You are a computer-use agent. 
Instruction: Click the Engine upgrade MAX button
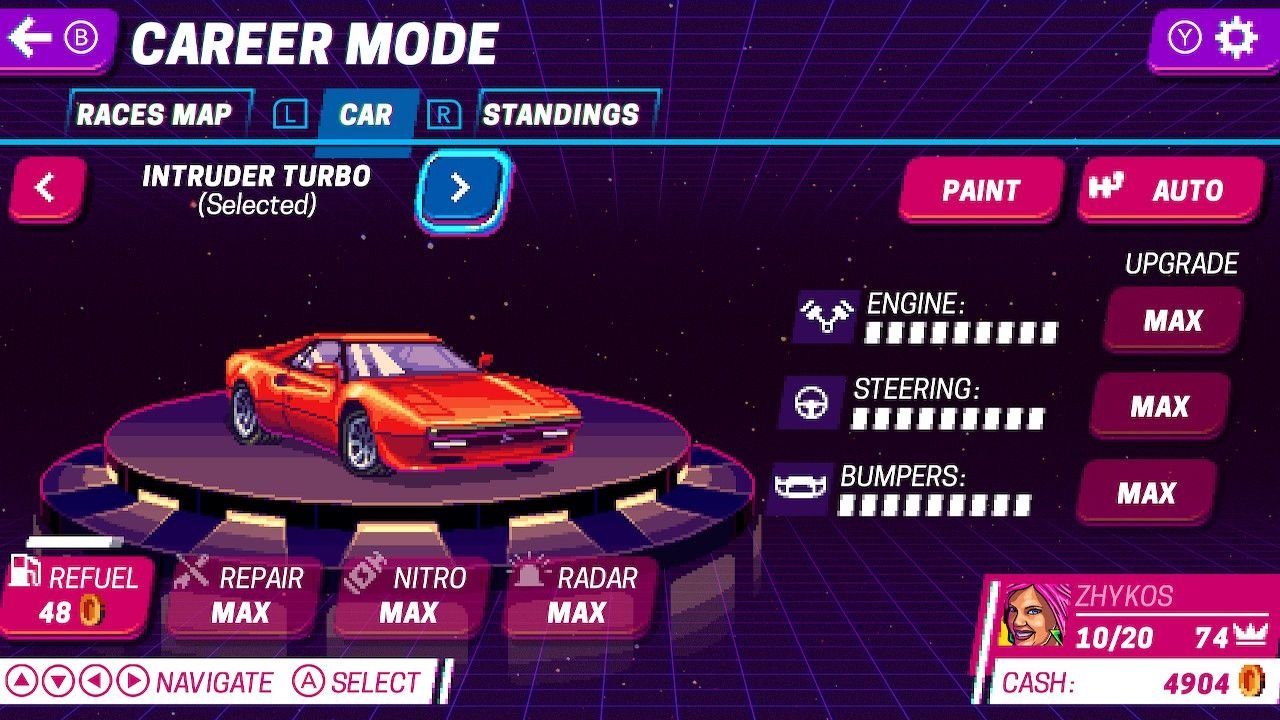click(x=1173, y=321)
